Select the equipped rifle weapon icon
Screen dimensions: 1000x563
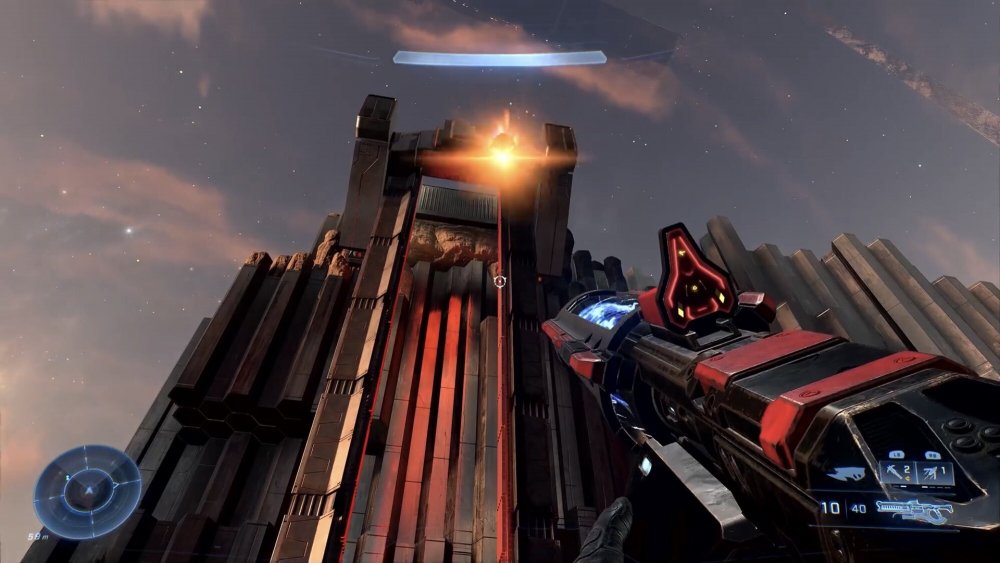click(x=912, y=510)
